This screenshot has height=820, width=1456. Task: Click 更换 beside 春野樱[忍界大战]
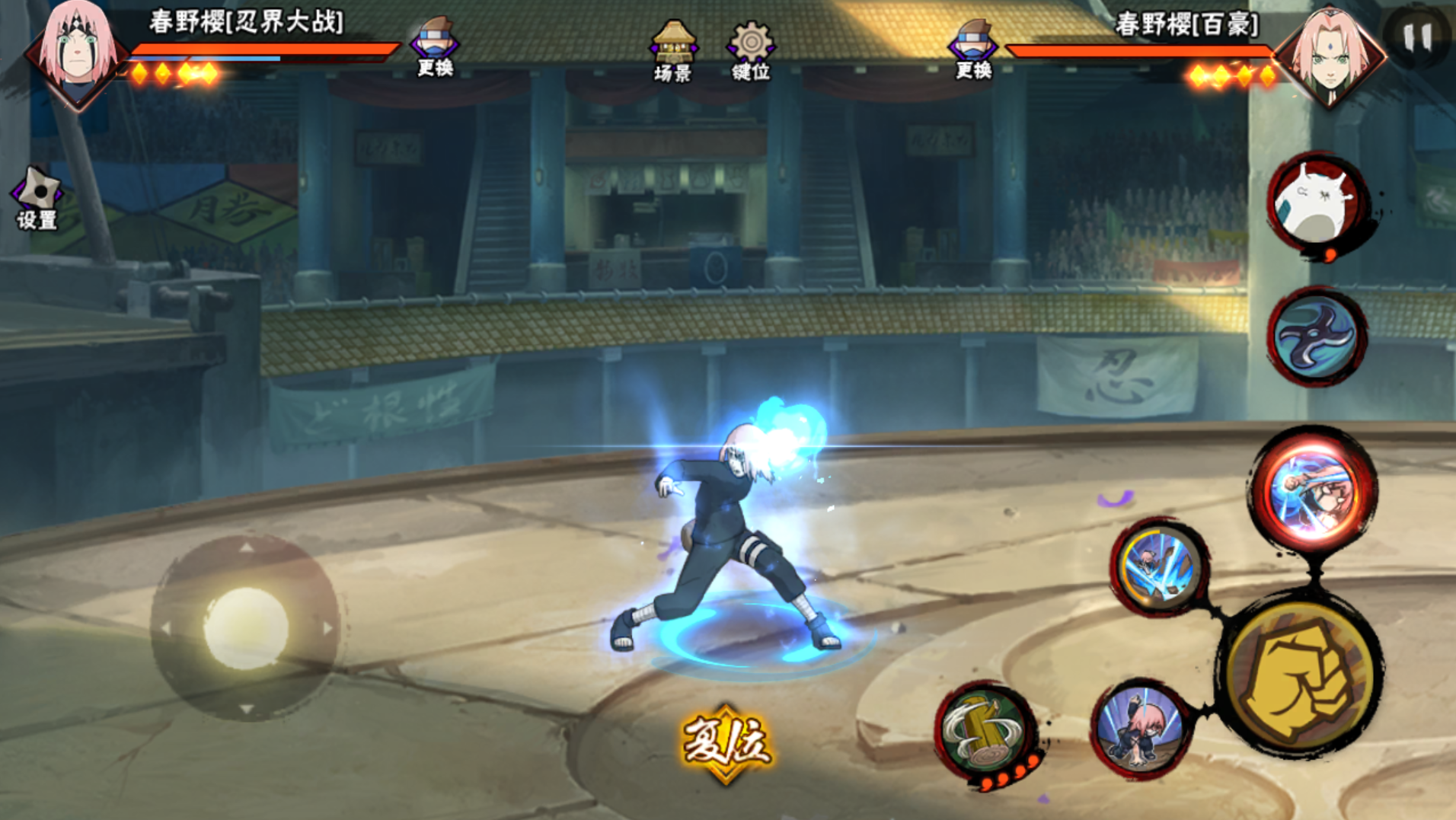(x=435, y=47)
